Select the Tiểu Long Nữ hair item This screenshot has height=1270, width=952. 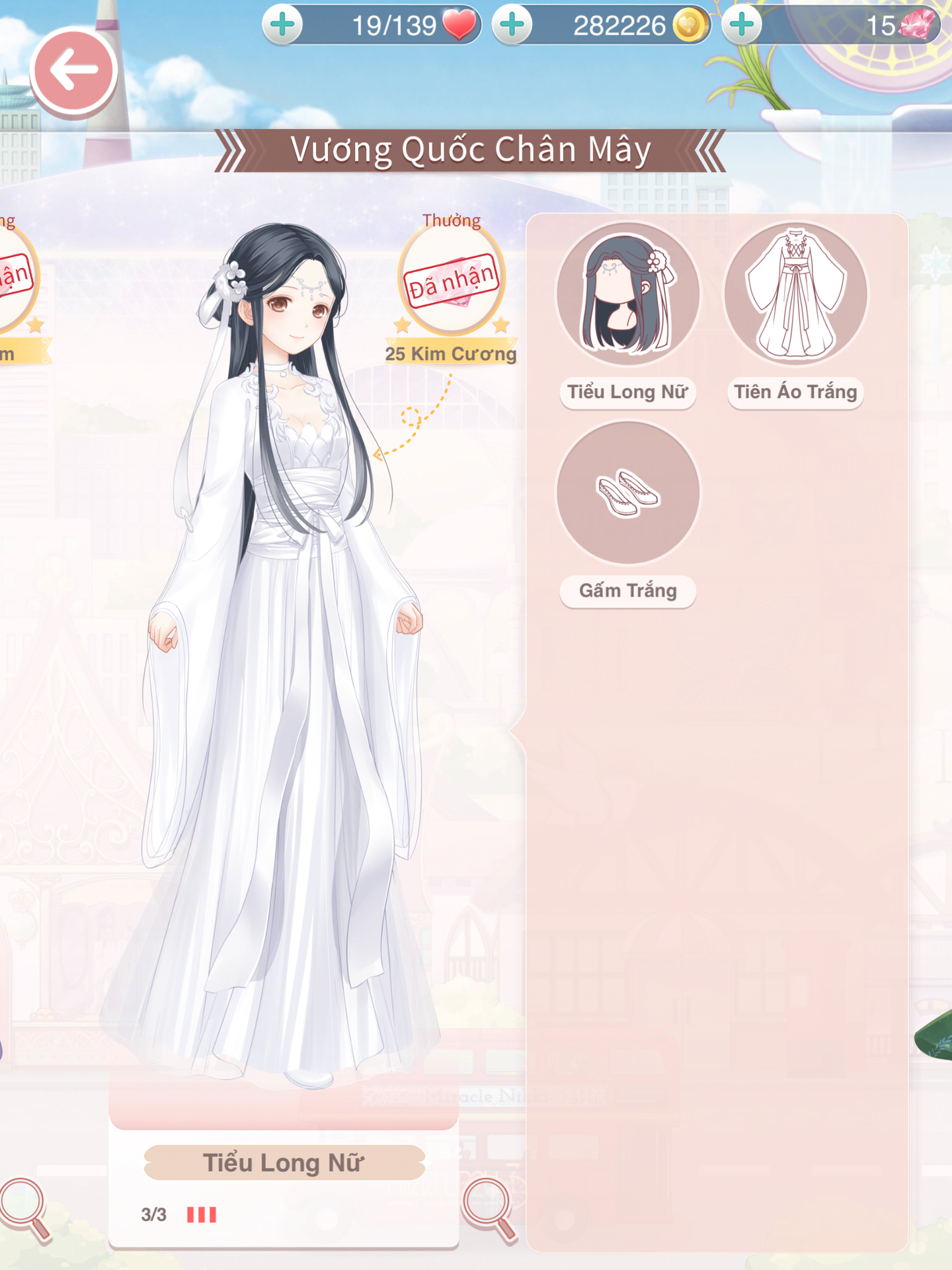[627, 294]
